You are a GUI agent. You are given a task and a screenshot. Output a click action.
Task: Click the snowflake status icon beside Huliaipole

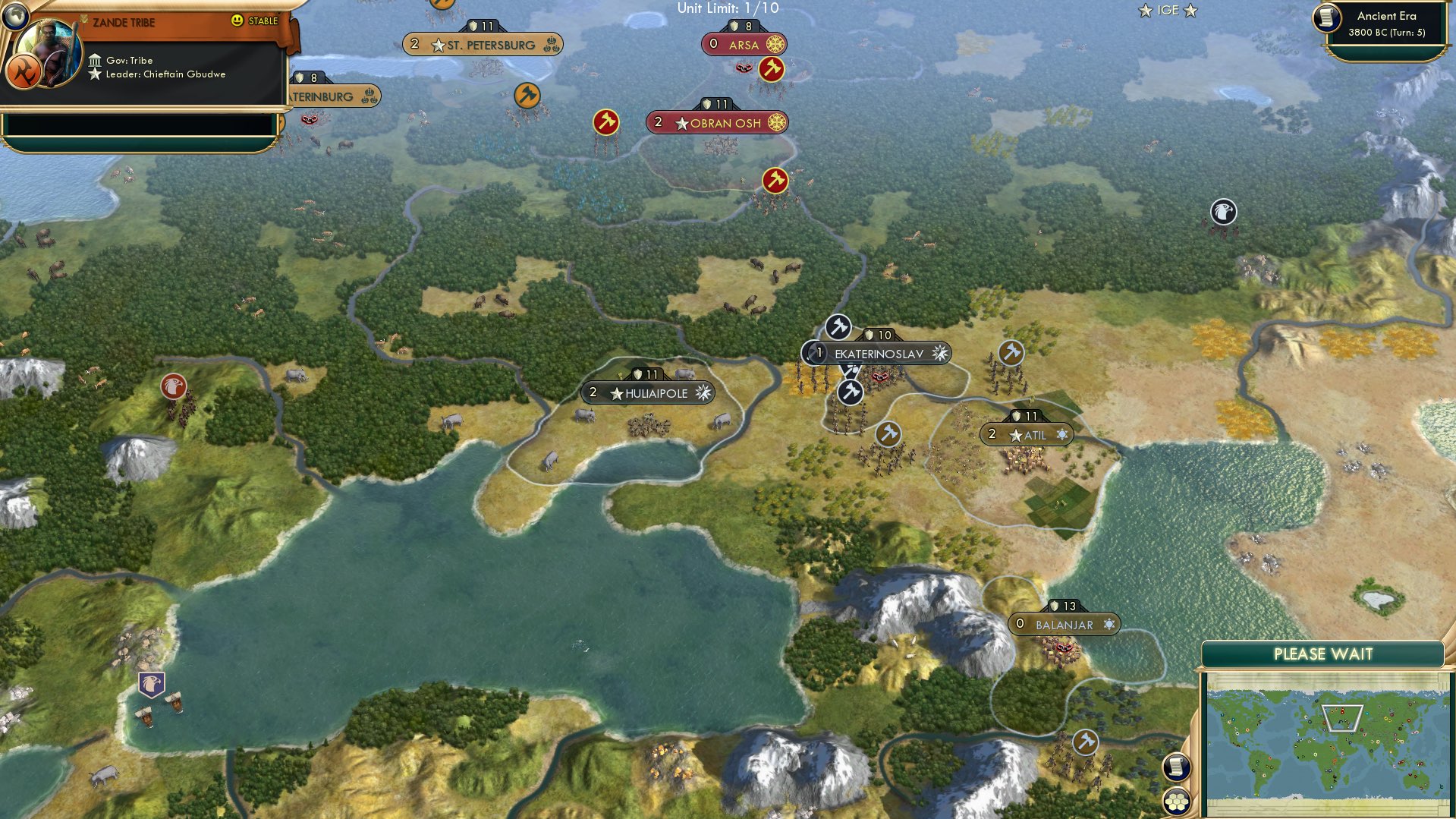(x=705, y=393)
